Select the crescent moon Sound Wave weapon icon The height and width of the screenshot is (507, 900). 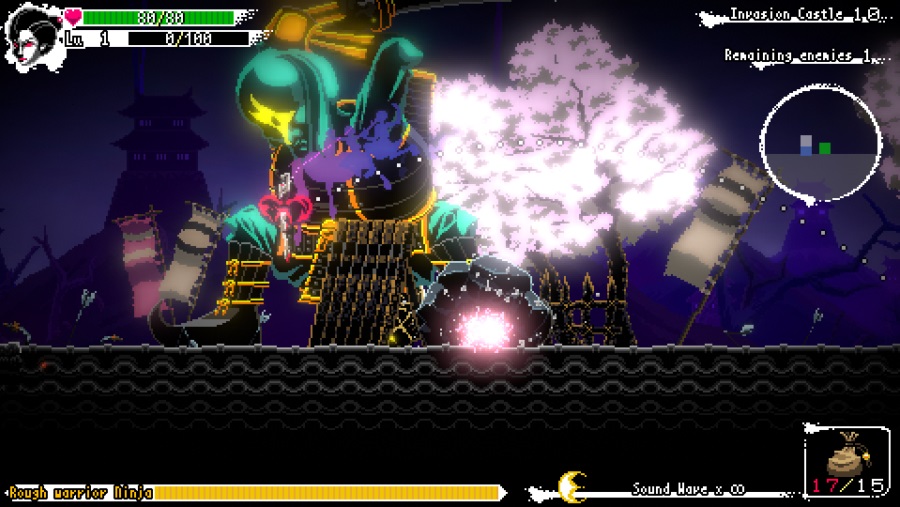click(x=571, y=487)
